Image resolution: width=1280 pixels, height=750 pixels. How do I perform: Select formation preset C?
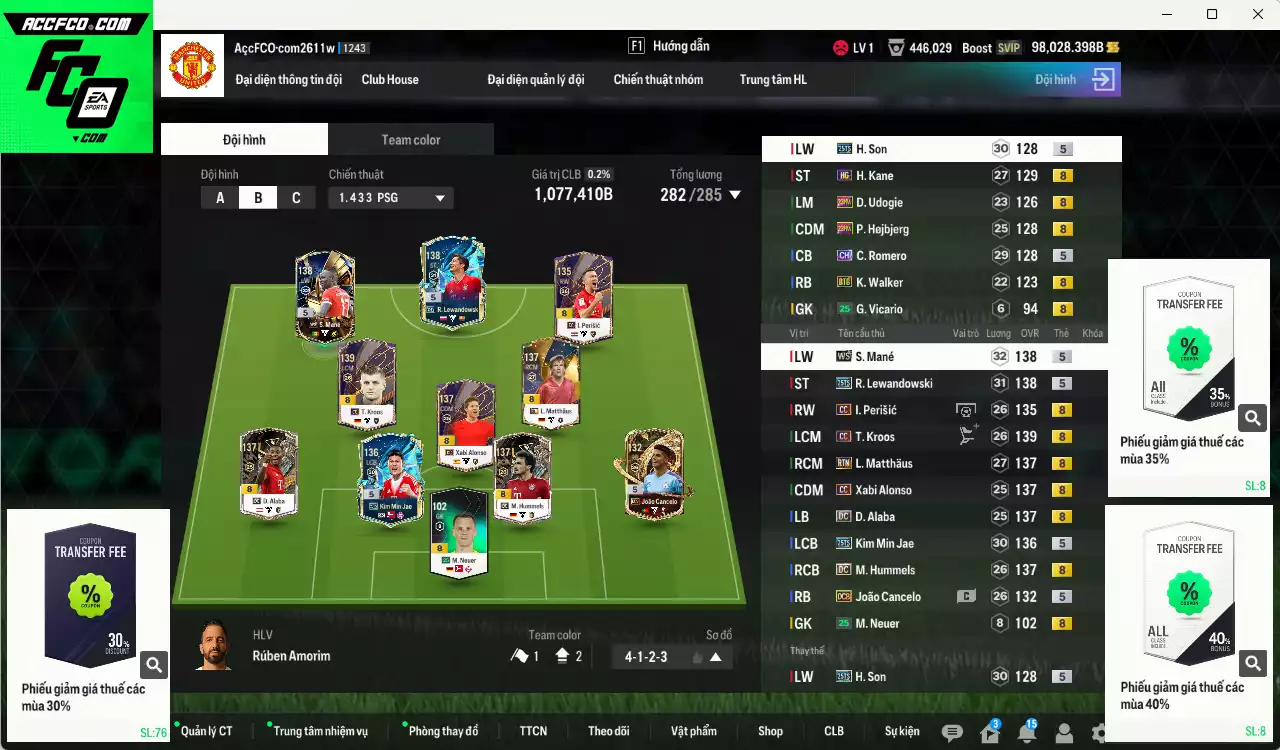[x=296, y=197]
